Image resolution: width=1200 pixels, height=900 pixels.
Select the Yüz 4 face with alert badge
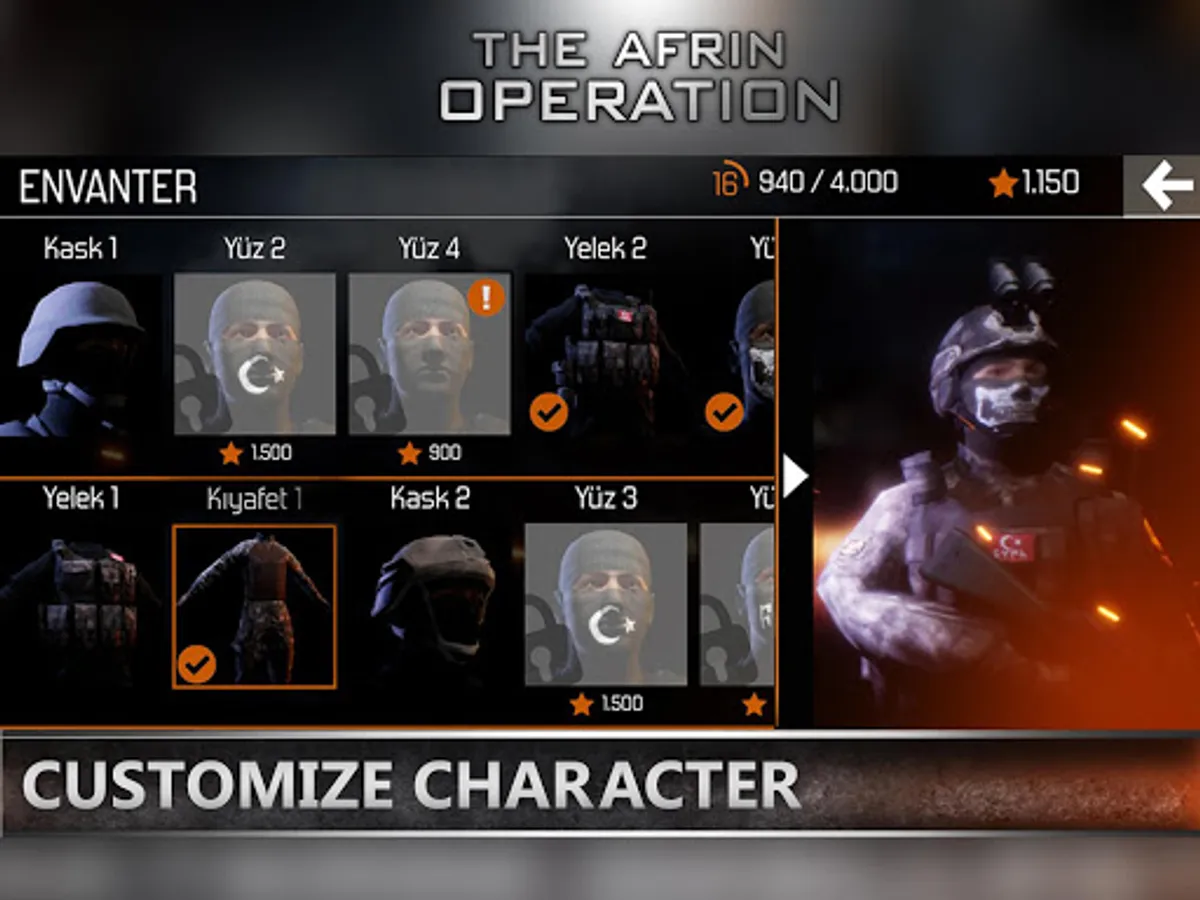tap(429, 354)
